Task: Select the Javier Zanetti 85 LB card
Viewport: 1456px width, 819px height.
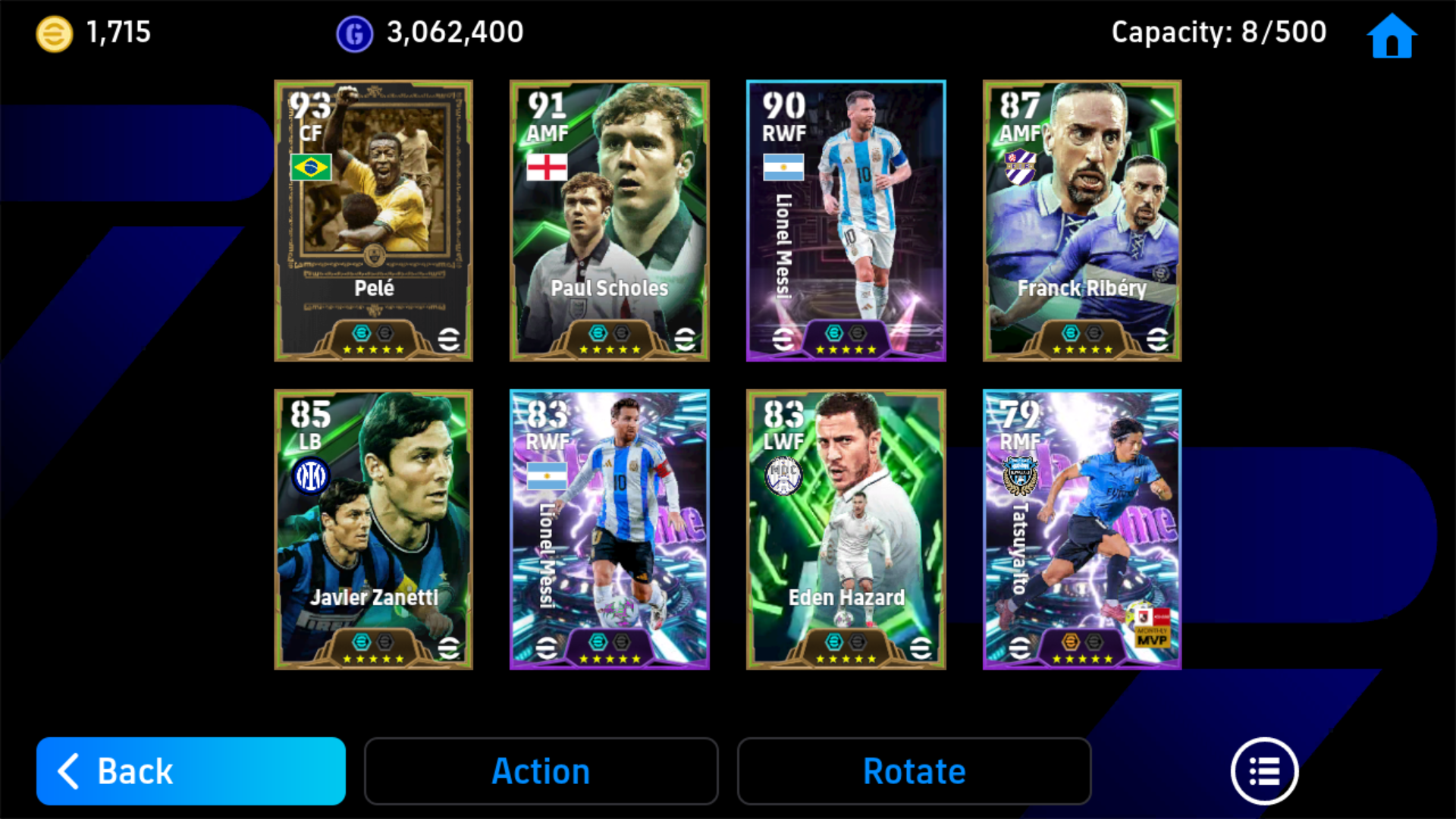Action: pyautogui.click(x=373, y=529)
